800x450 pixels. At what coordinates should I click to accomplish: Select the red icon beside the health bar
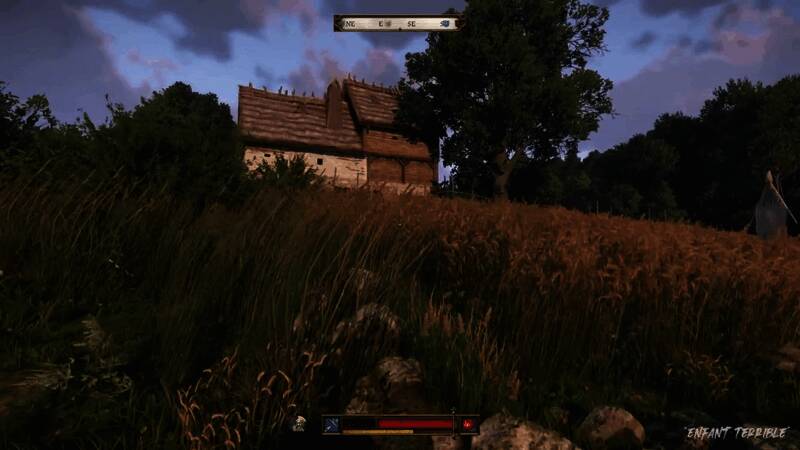467,424
